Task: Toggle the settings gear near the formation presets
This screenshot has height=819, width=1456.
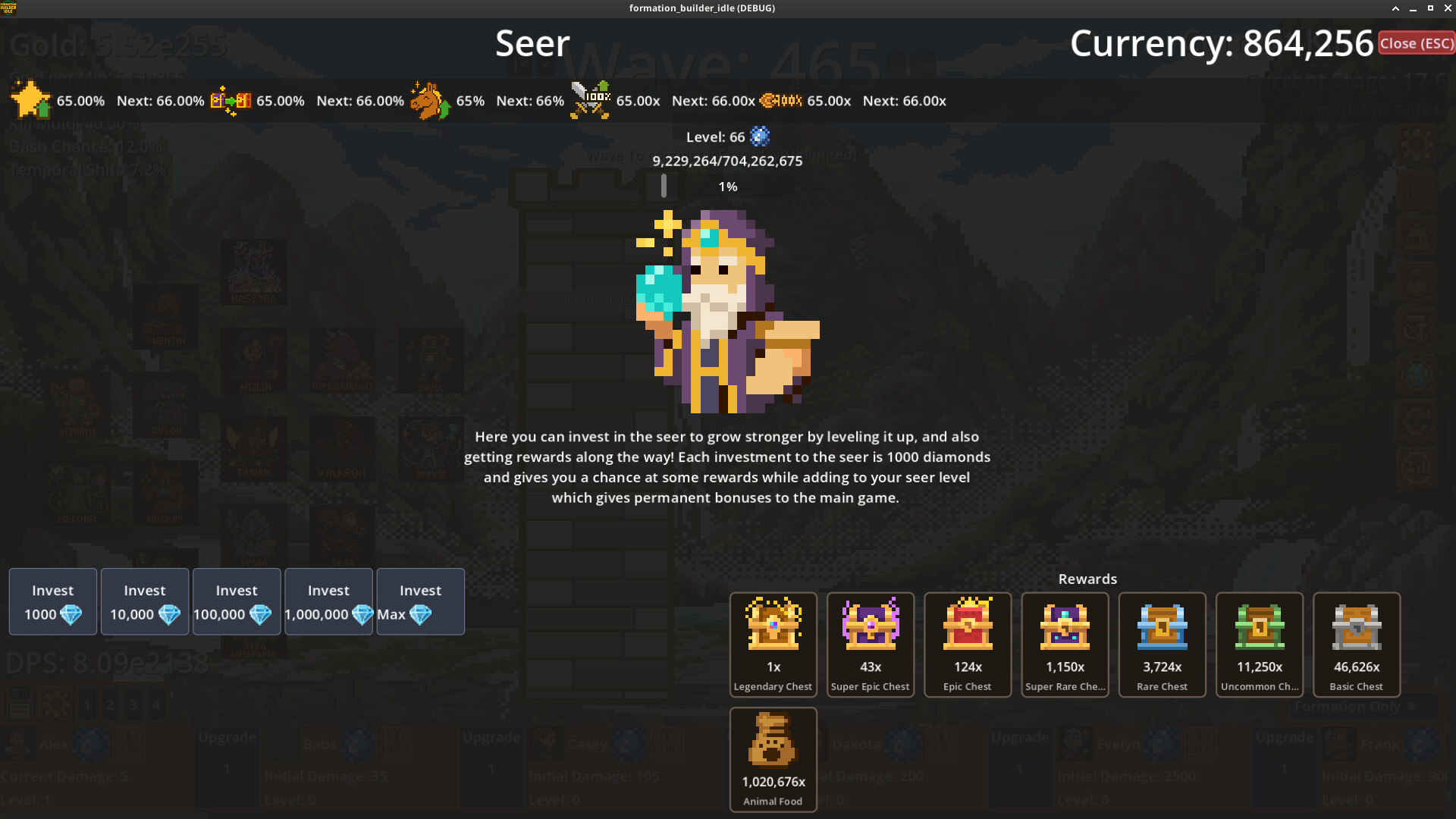Action: 55,704
